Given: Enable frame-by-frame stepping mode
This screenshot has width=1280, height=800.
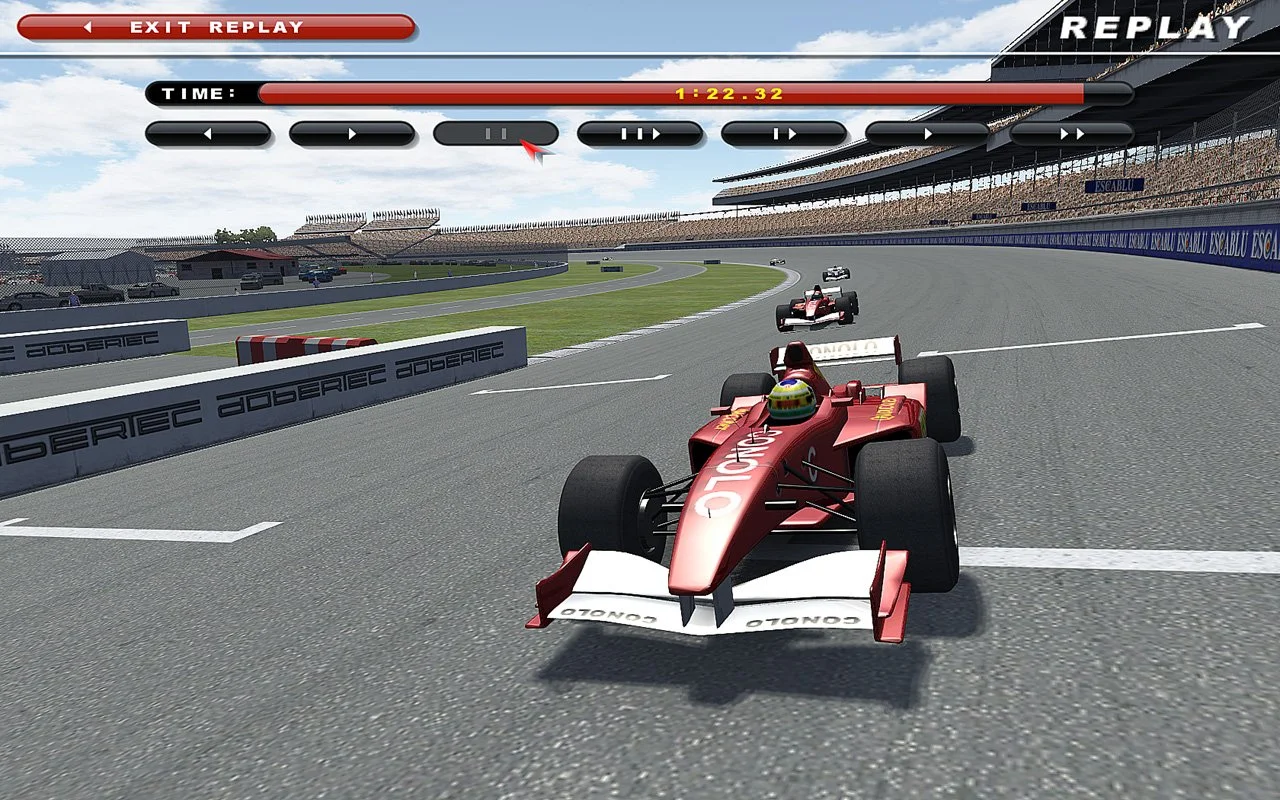Looking at the screenshot, I should (640, 133).
